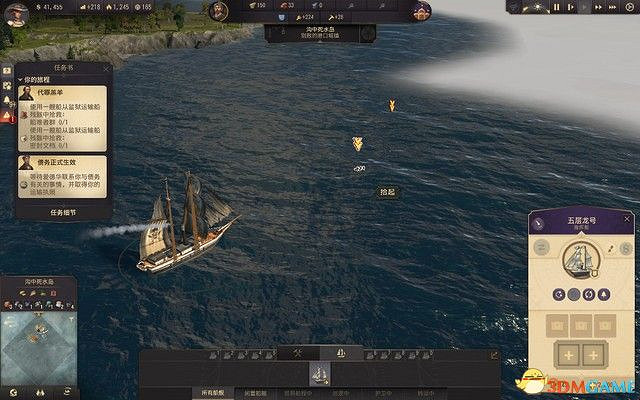
Task: Open the 任务细节 quest details button
Action: [62, 212]
